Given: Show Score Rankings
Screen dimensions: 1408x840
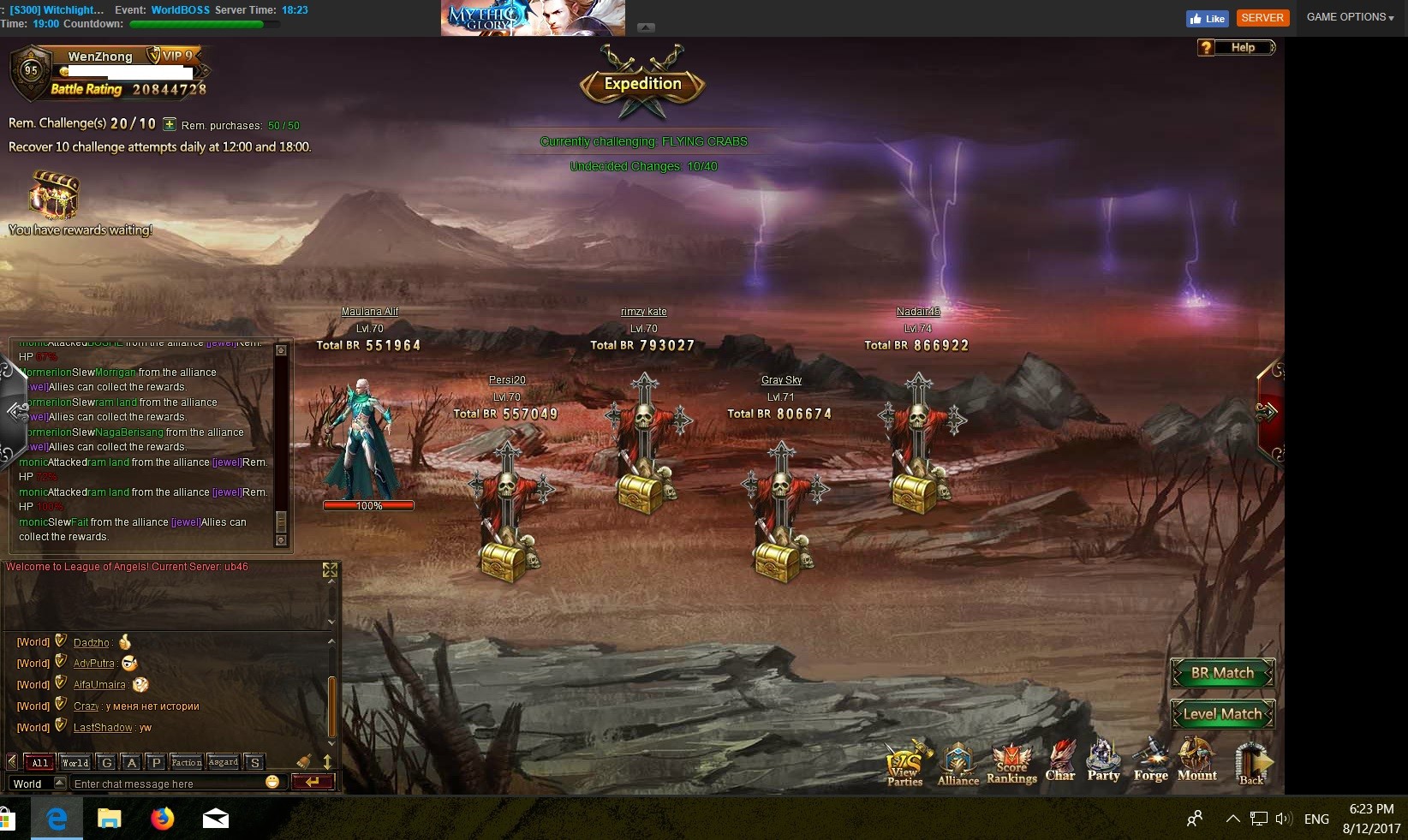Looking at the screenshot, I should 1011,763.
